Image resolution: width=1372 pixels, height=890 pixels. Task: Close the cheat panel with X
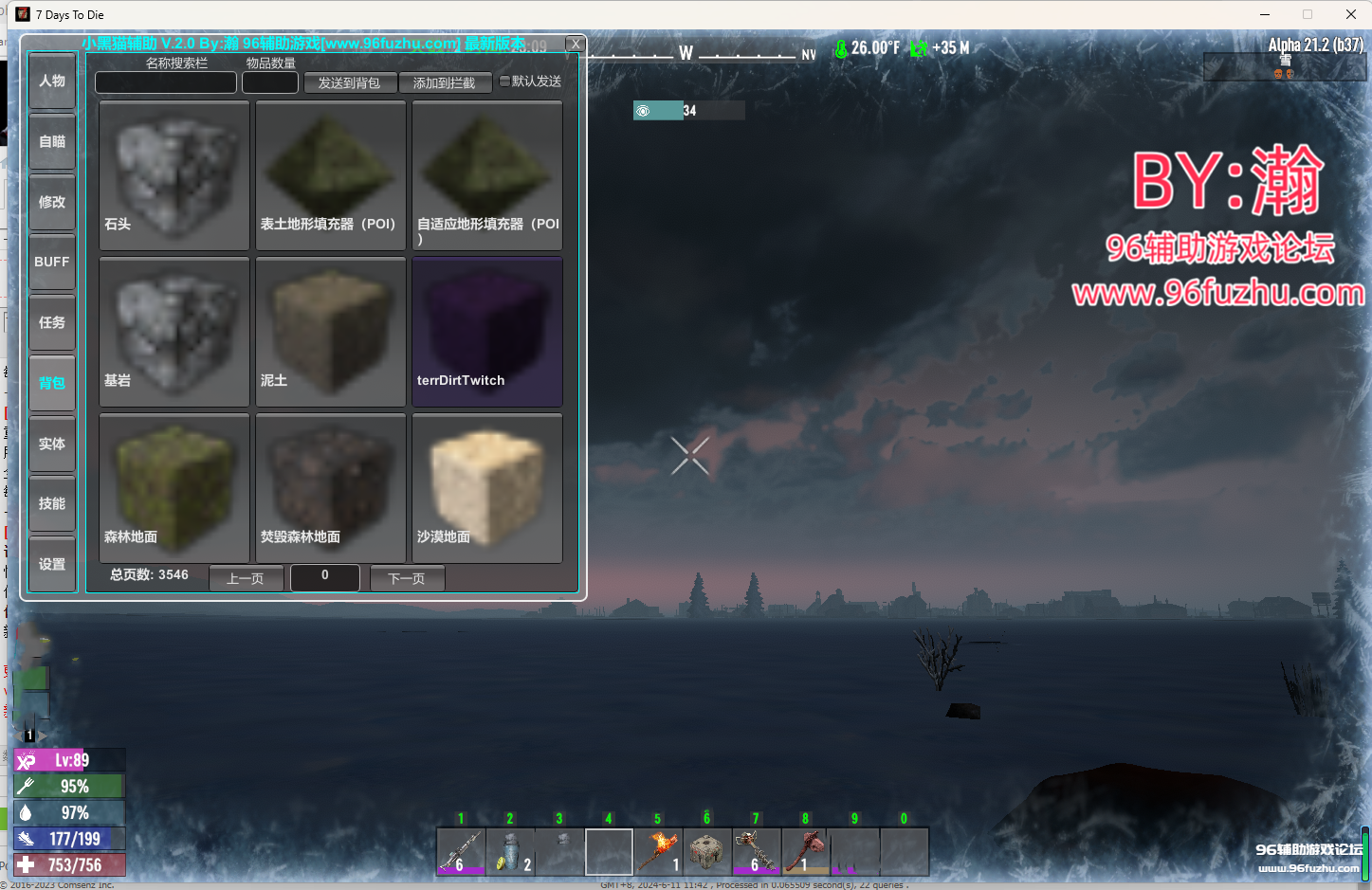576,45
